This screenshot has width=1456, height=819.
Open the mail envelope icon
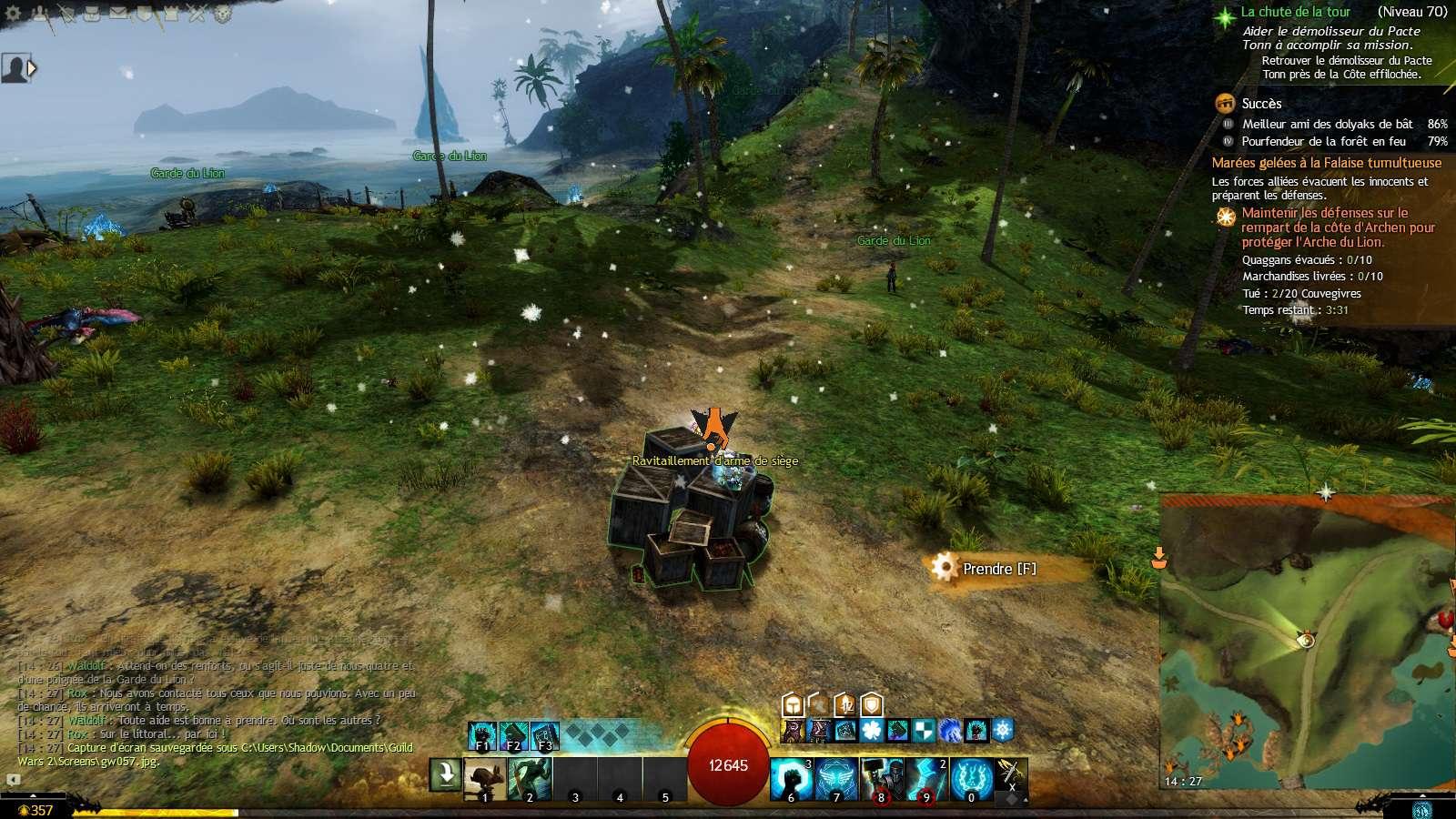coord(118,14)
